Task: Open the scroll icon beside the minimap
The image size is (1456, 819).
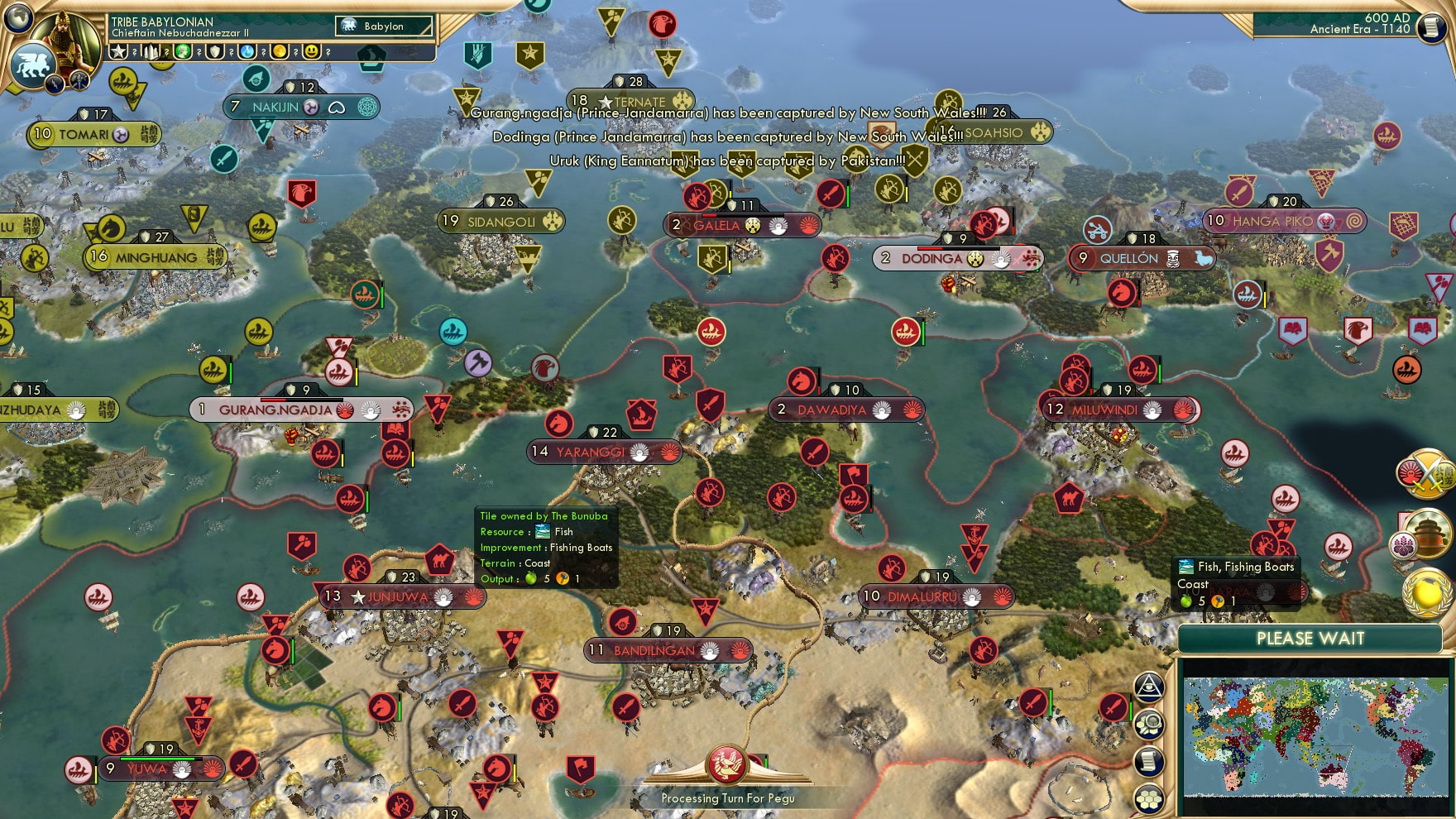Action: pyautogui.click(x=1149, y=762)
